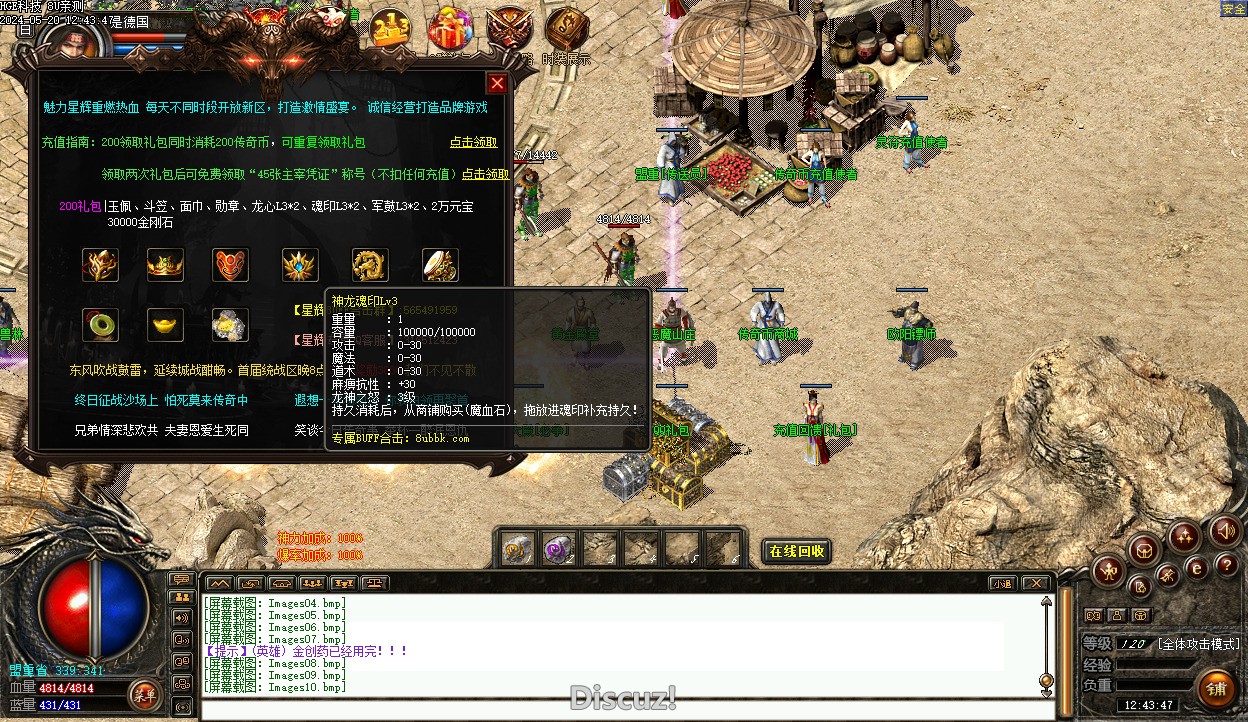Open help with the question mark button
The width and height of the screenshot is (1248, 722).
[x=1225, y=566]
